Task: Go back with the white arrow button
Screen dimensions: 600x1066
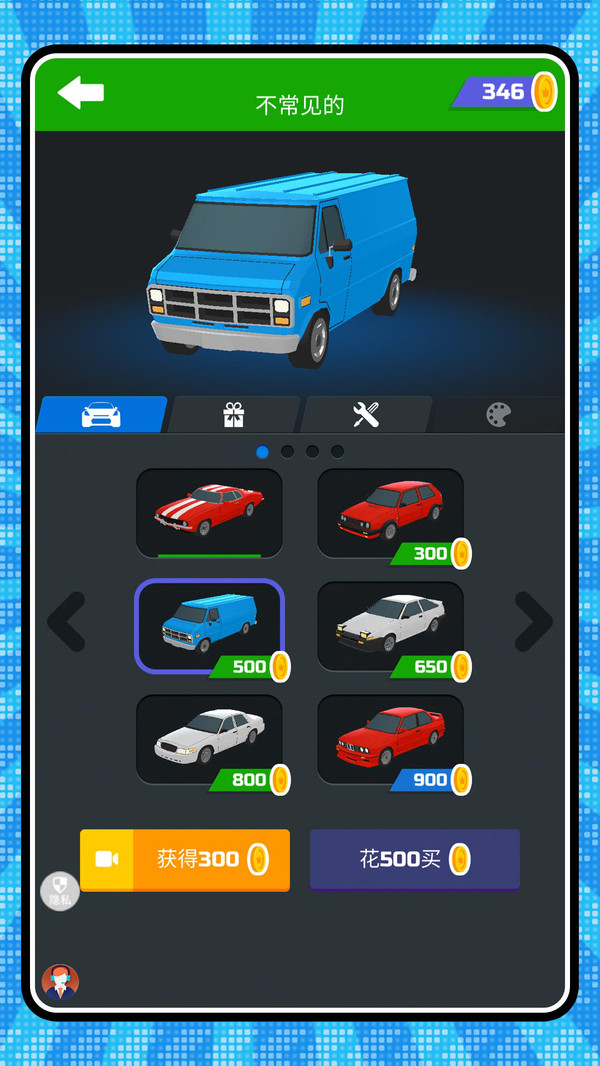Action: tap(81, 92)
